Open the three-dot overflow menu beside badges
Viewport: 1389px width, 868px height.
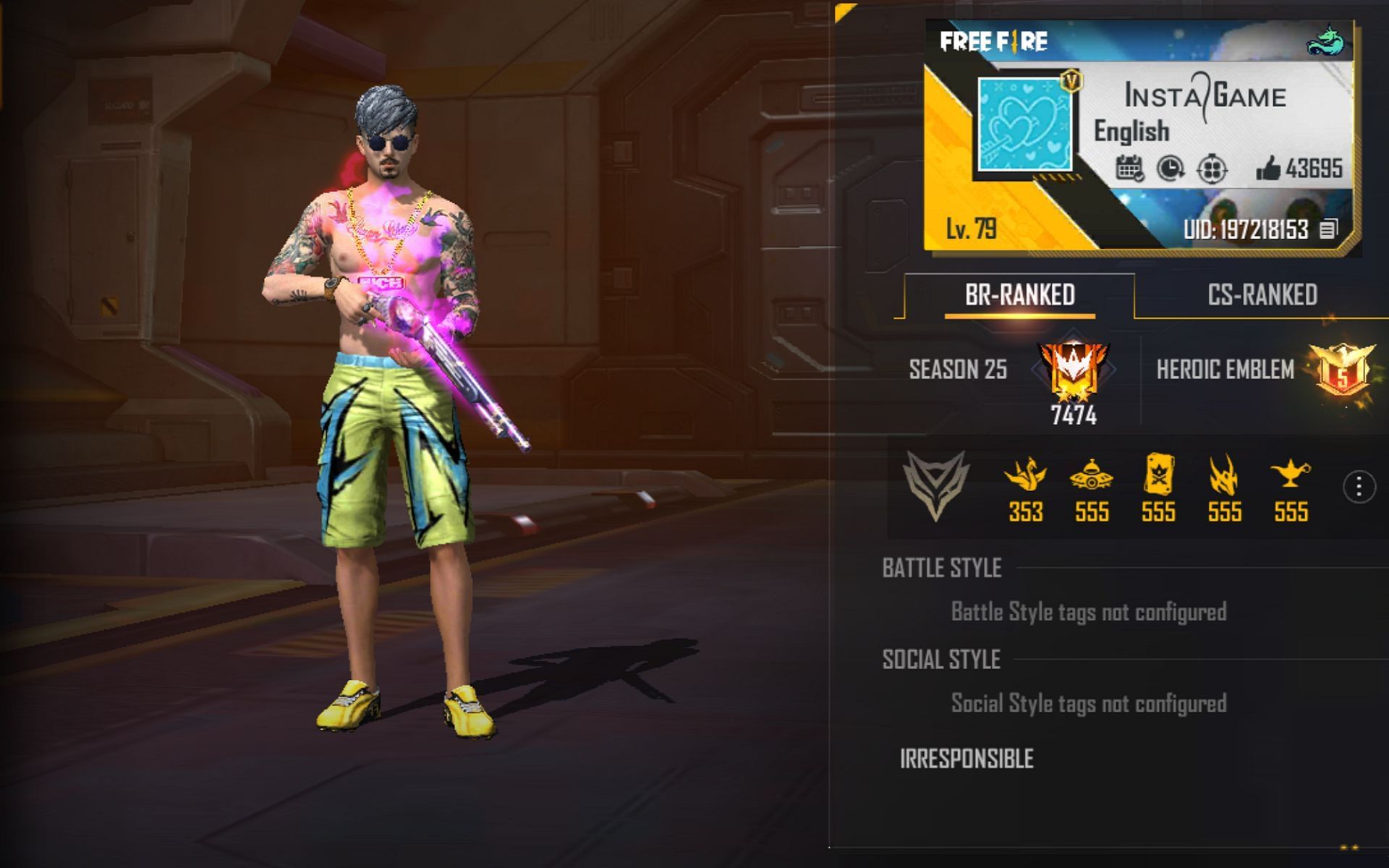pyautogui.click(x=1359, y=487)
